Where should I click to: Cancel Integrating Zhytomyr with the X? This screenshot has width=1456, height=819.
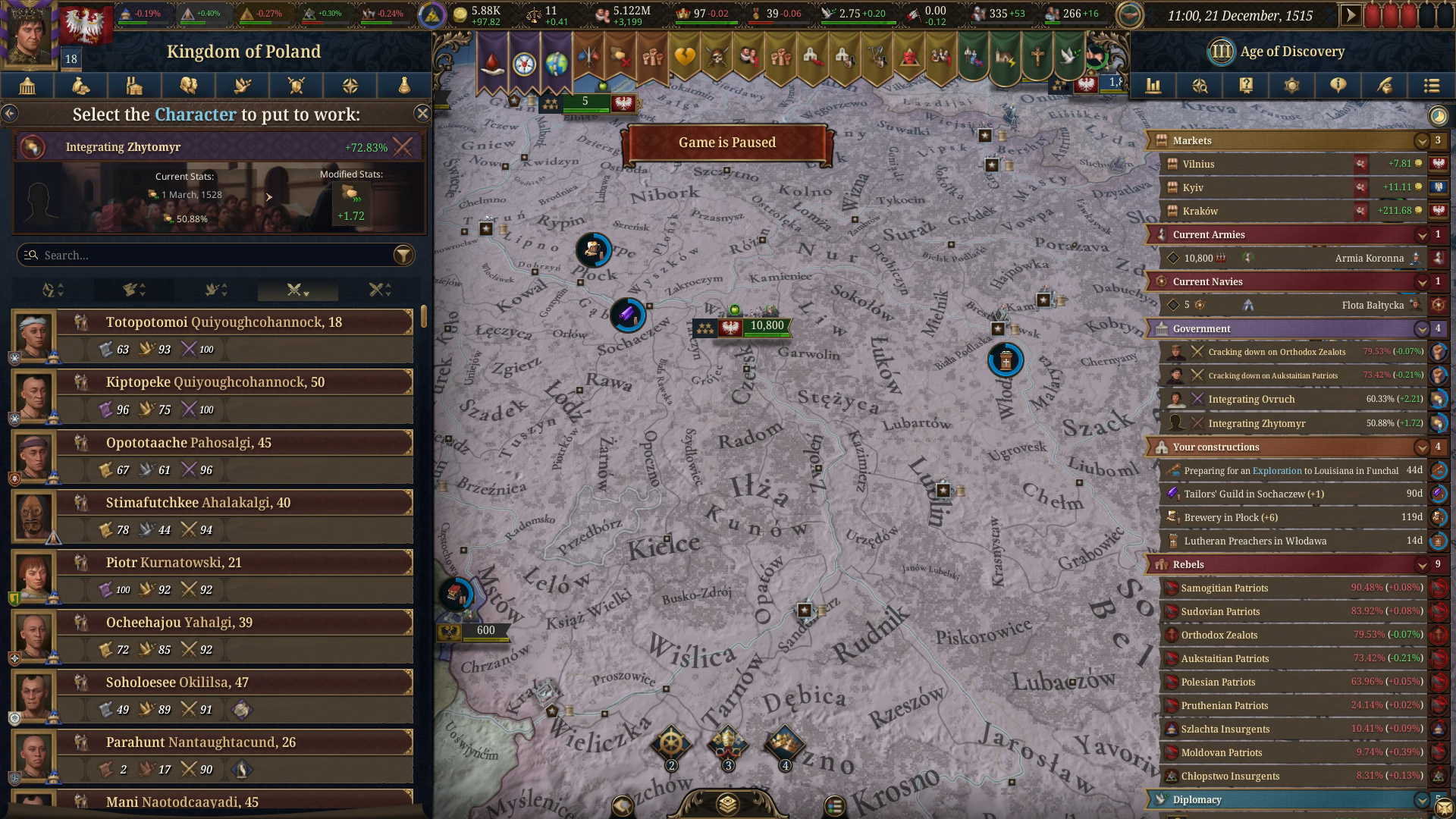point(403,146)
